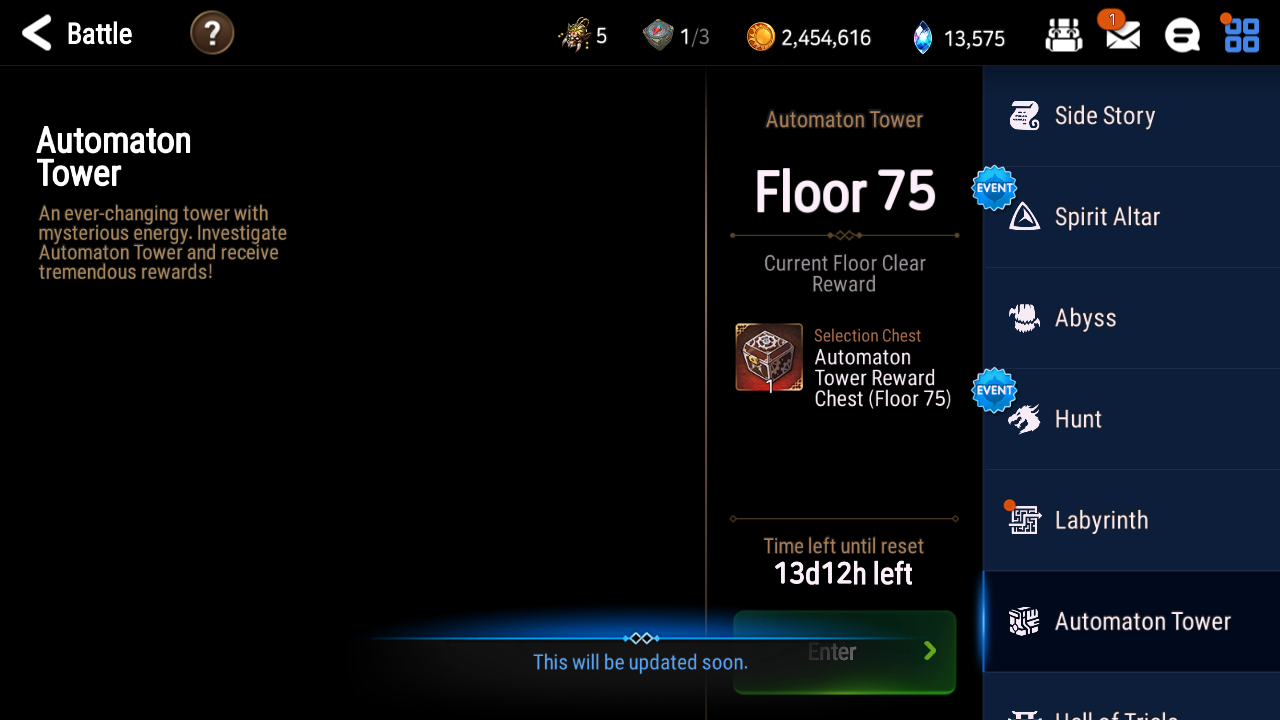Check the Event badge on Spirit Altar
Screen dimensions: 1280x720
993,187
